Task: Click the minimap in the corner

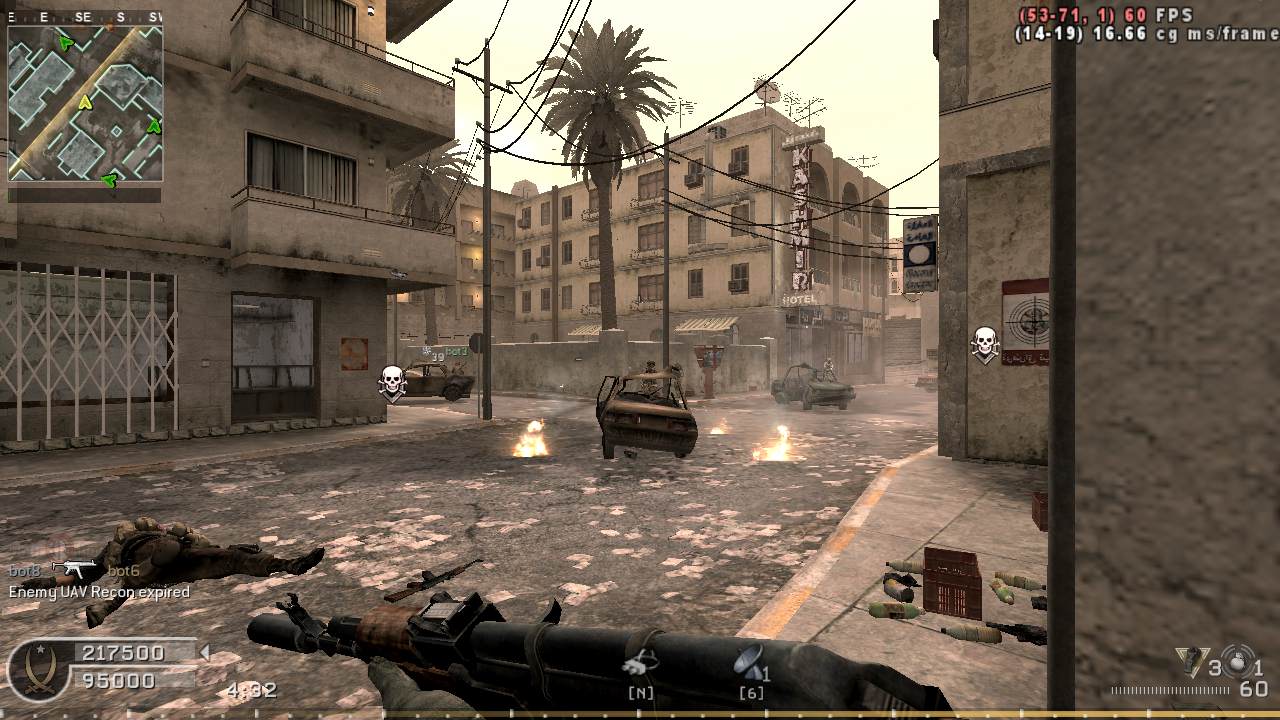Action: coord(85,104)
